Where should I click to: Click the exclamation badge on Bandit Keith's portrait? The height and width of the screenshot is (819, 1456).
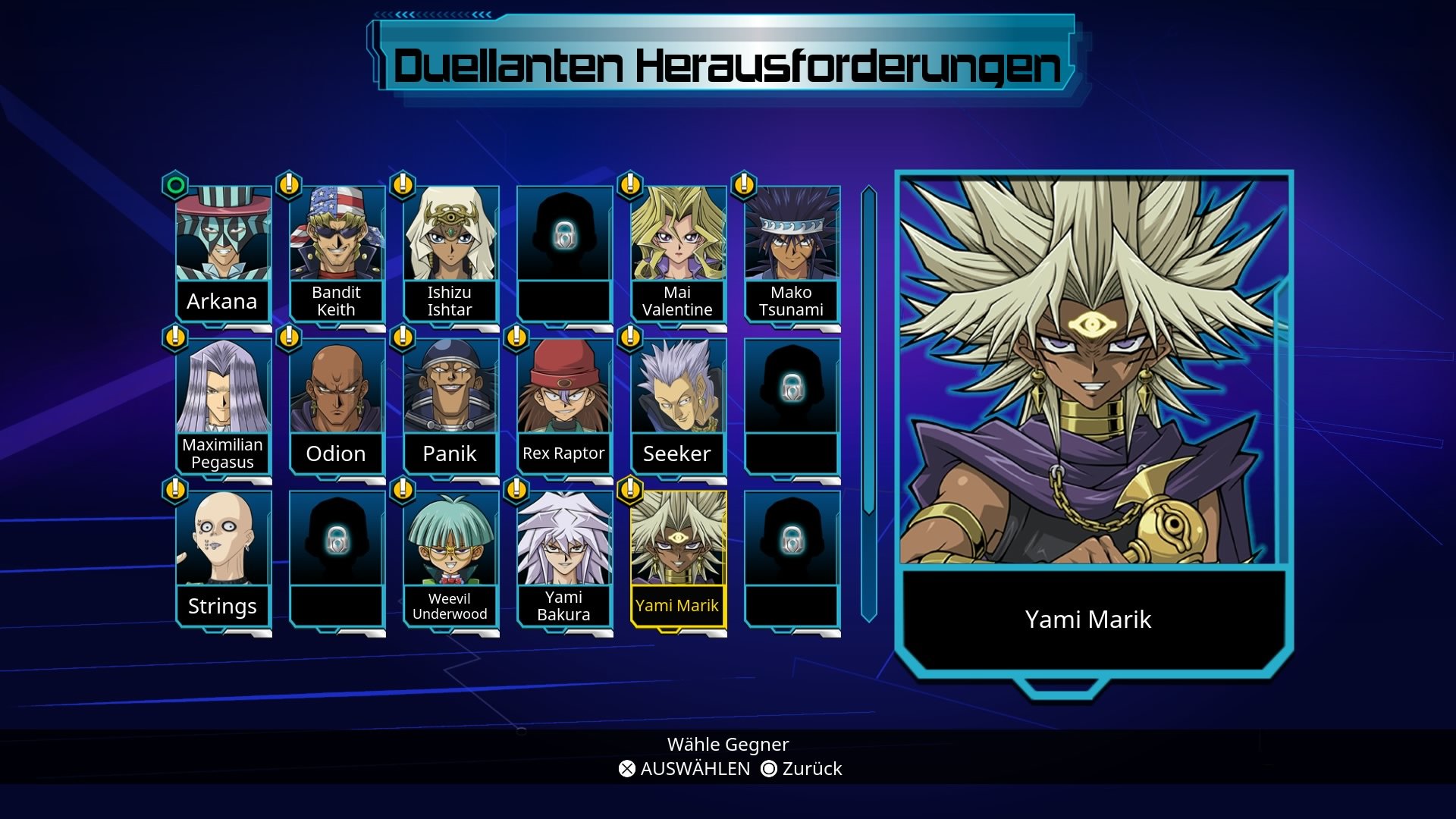pyautogui.click(x=288, y=186)
